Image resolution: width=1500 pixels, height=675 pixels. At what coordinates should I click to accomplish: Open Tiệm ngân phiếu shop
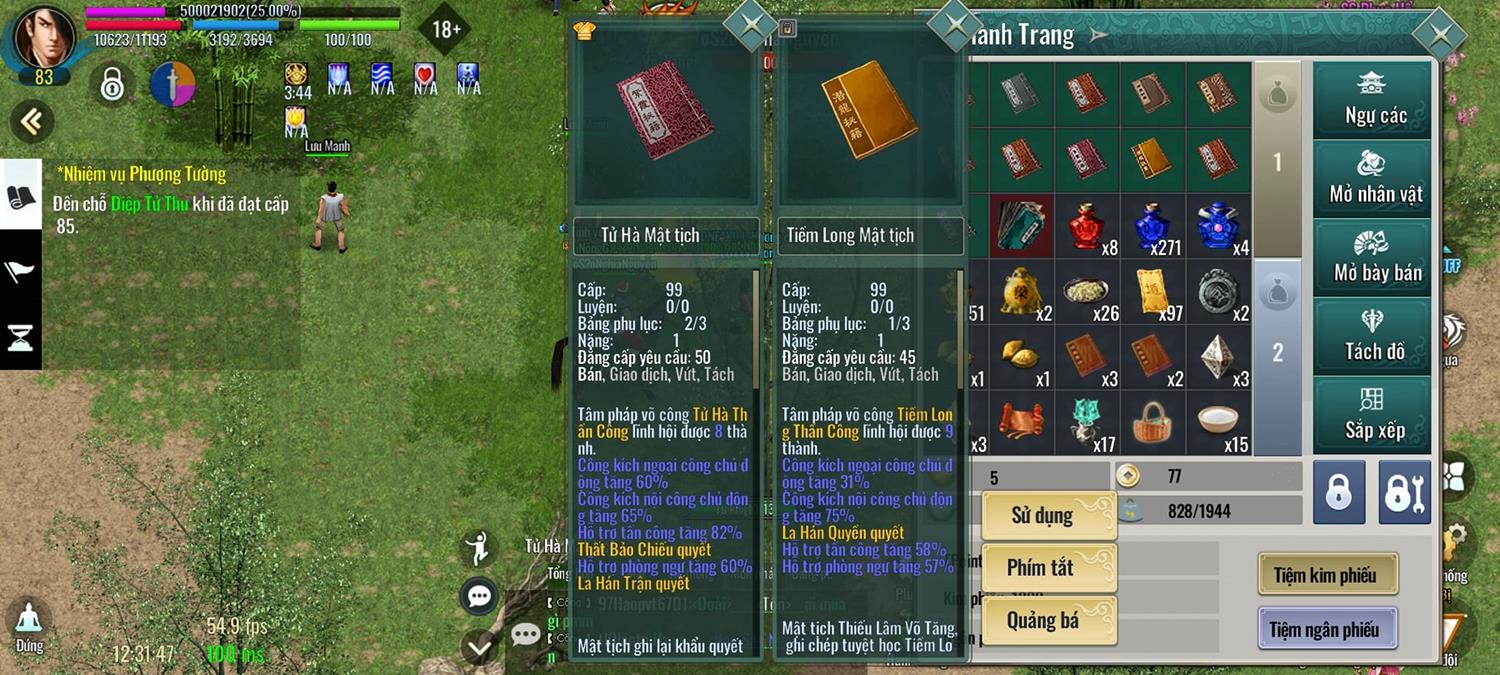click(x=1326, y=630)
